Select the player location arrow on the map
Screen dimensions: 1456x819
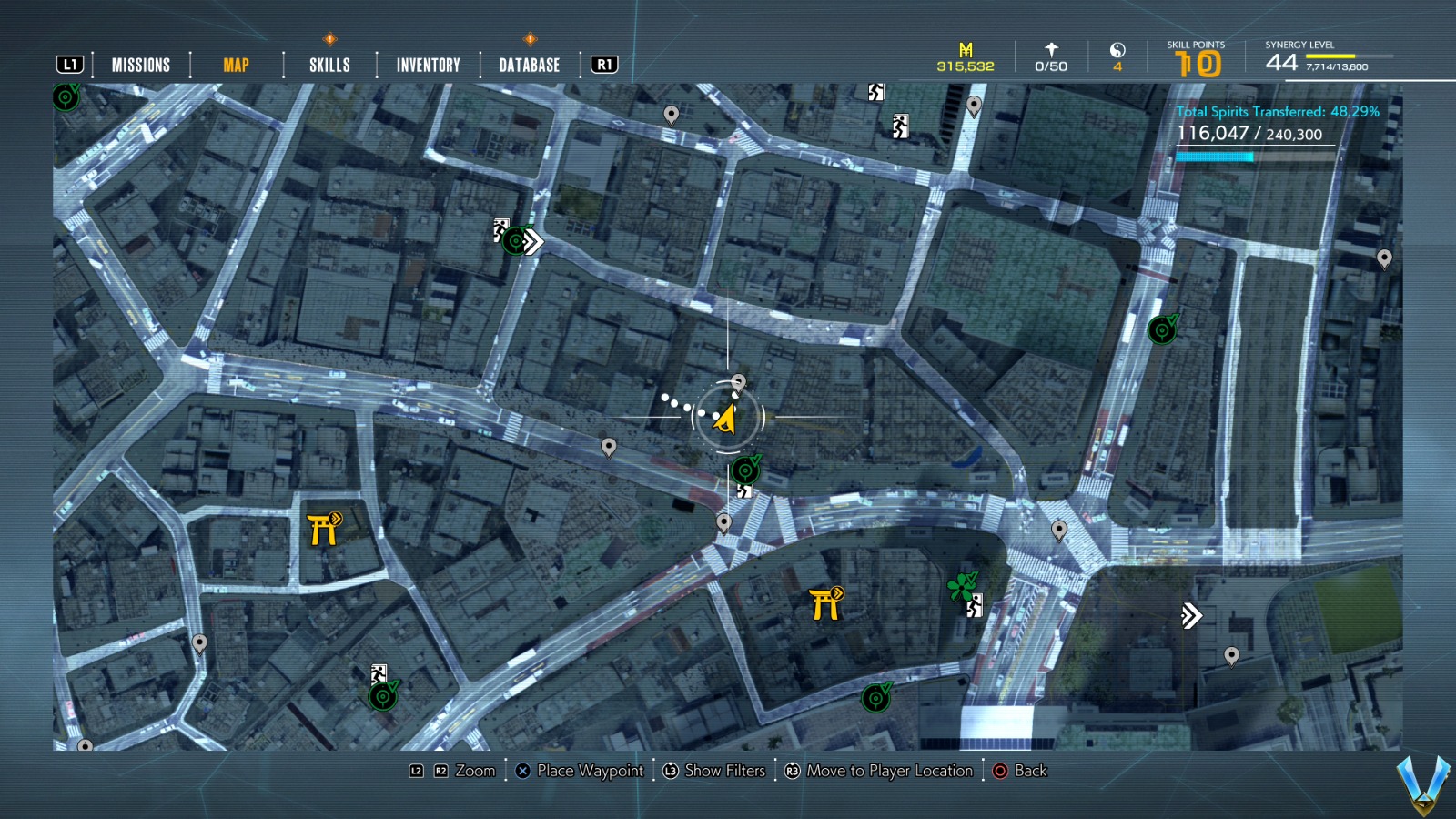coord(725,417)
